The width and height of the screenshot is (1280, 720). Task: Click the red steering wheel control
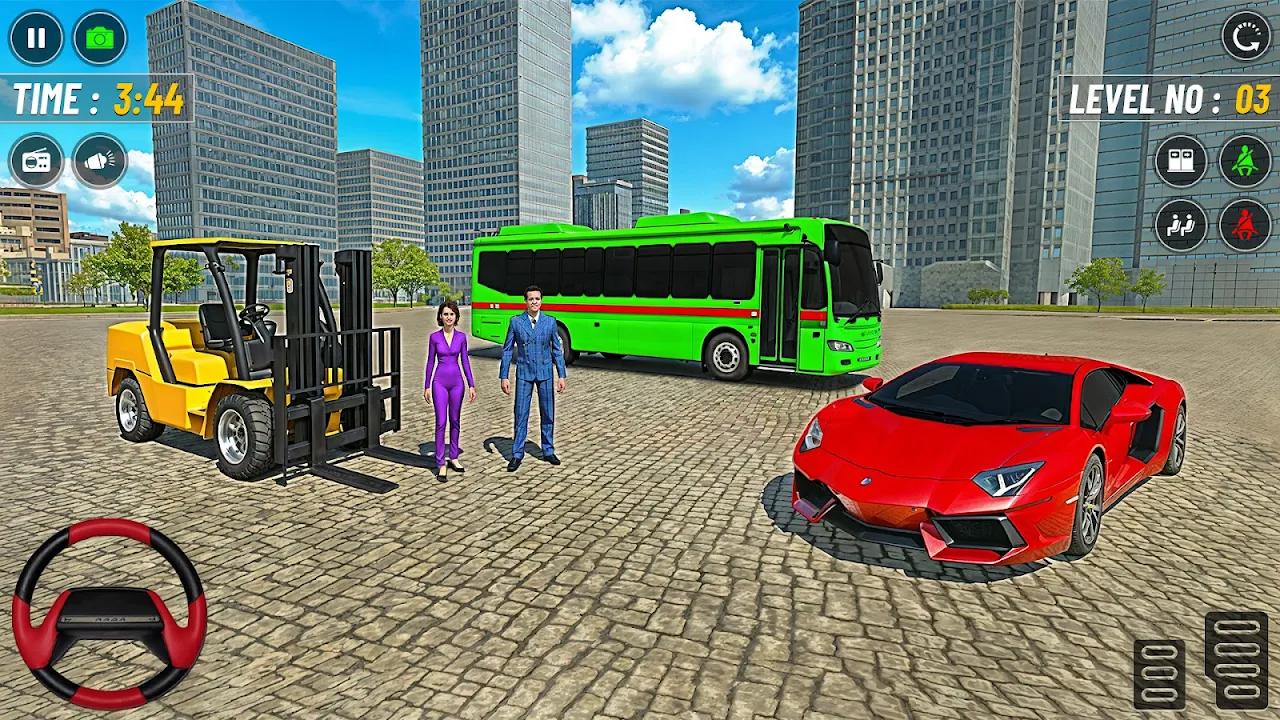[x=109, y=613]
